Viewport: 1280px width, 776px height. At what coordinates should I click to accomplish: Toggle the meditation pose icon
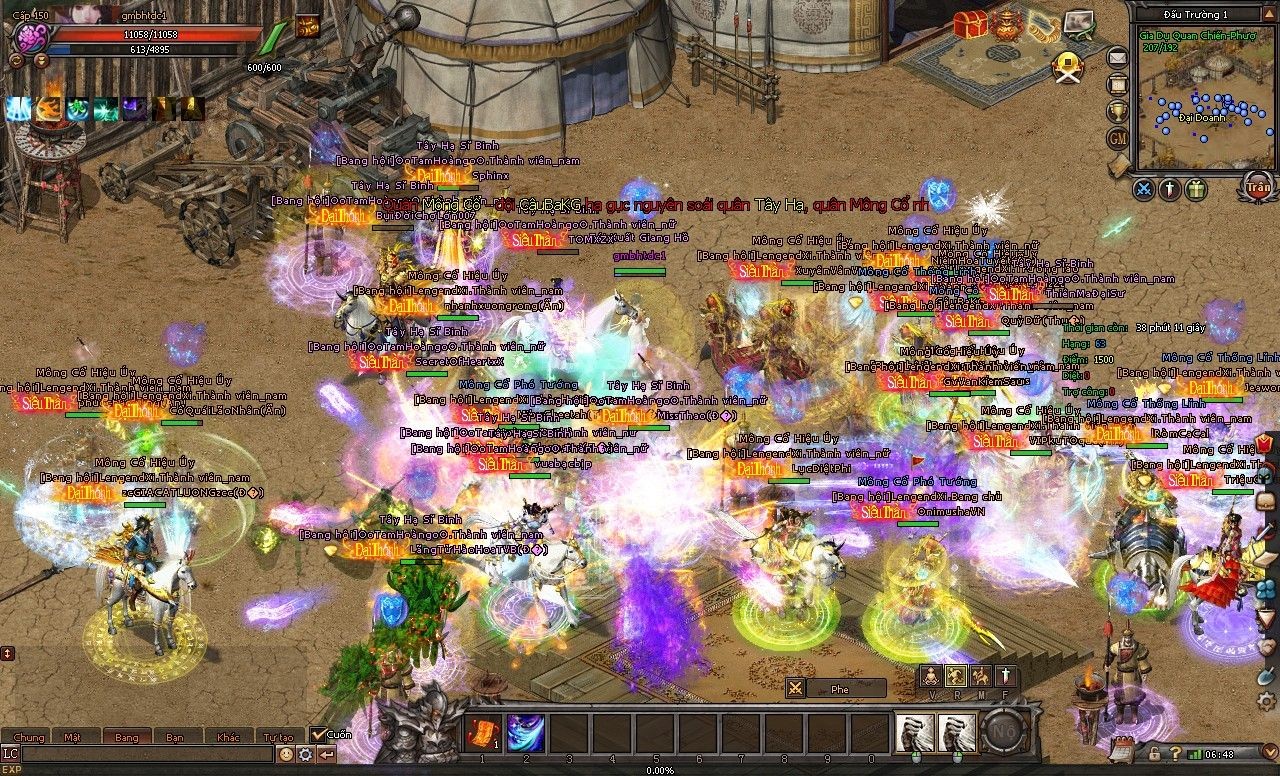pyautogui.click(x=931, y=675)
